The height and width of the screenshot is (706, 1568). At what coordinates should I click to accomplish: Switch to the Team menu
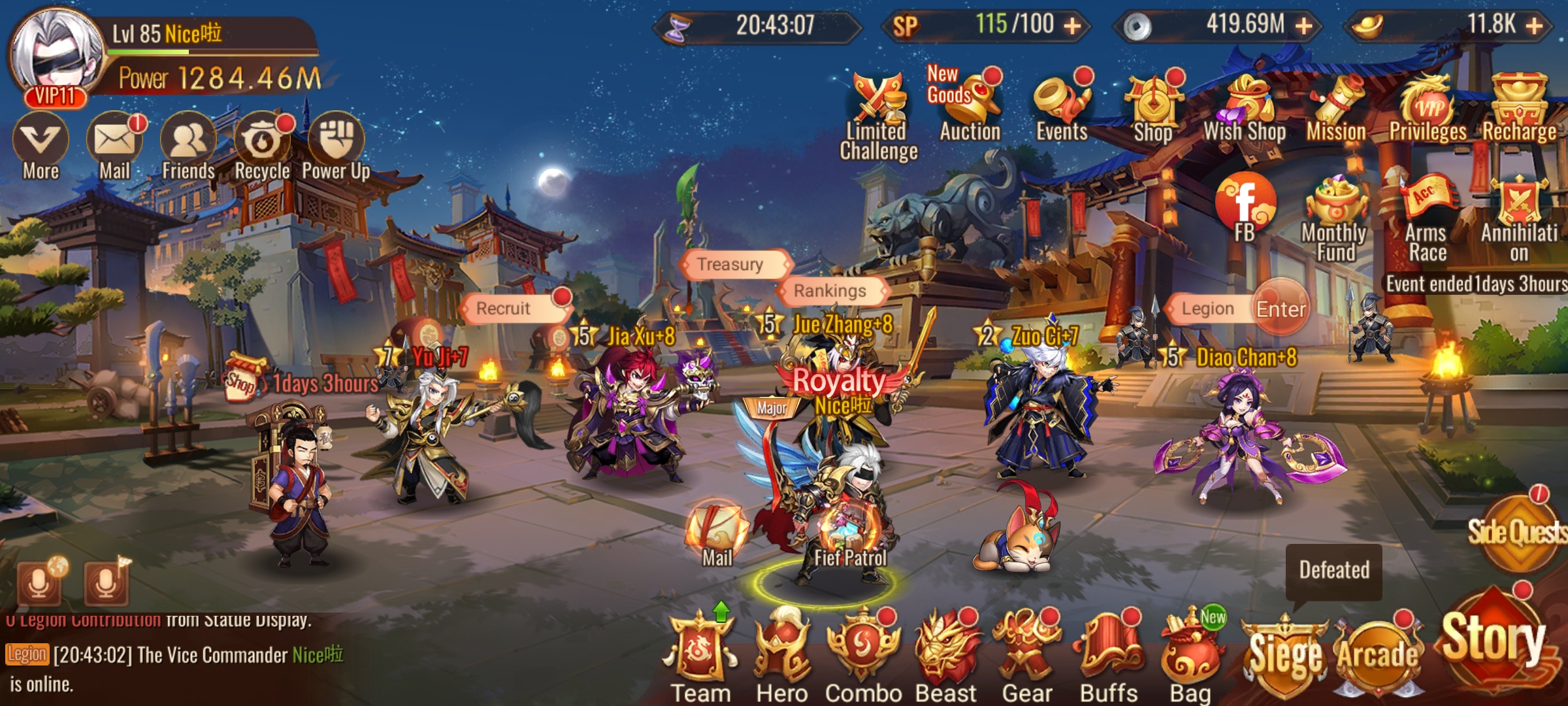point(699,647)
